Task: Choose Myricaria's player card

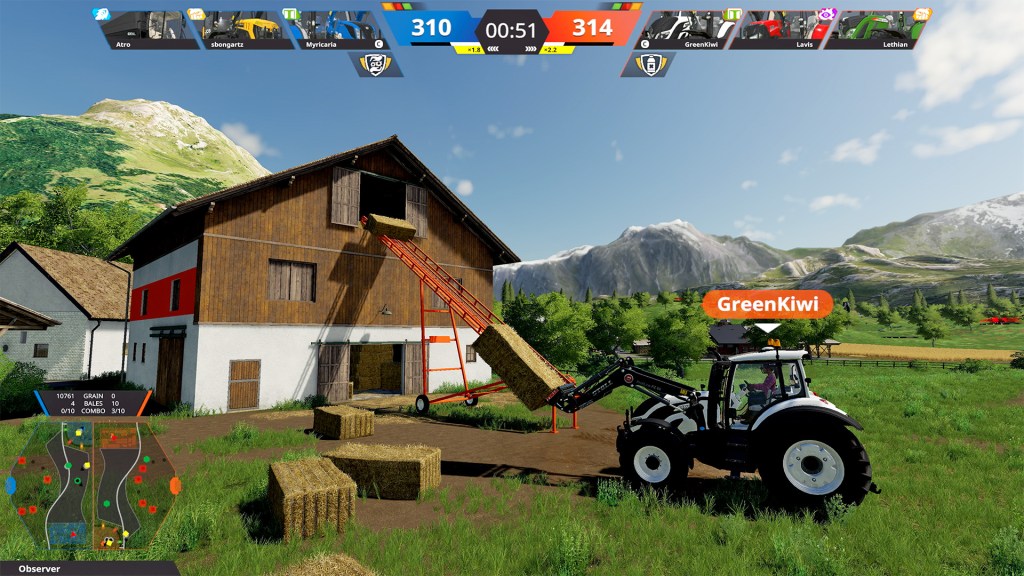Action: [335, 30]
